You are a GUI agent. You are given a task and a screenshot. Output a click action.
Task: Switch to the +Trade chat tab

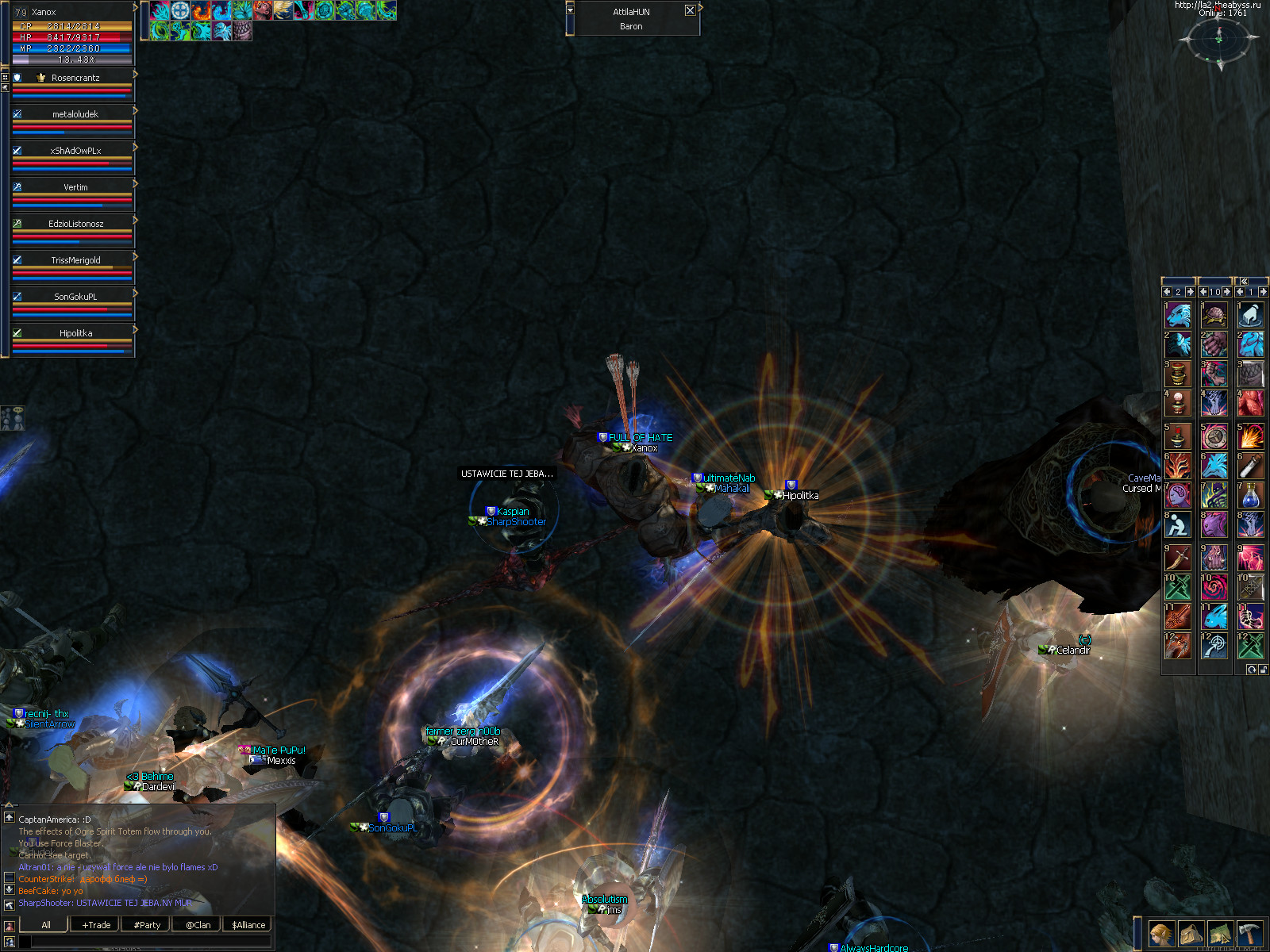click(x=96, y=925)
